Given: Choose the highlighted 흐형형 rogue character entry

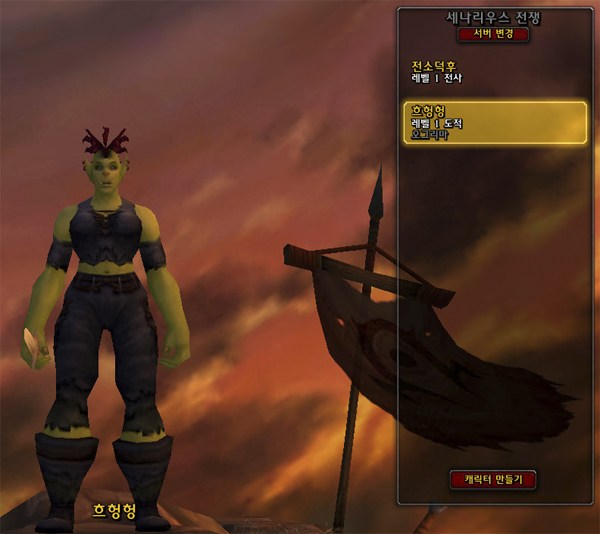Looking at the screenshot, I should [494, 123].
